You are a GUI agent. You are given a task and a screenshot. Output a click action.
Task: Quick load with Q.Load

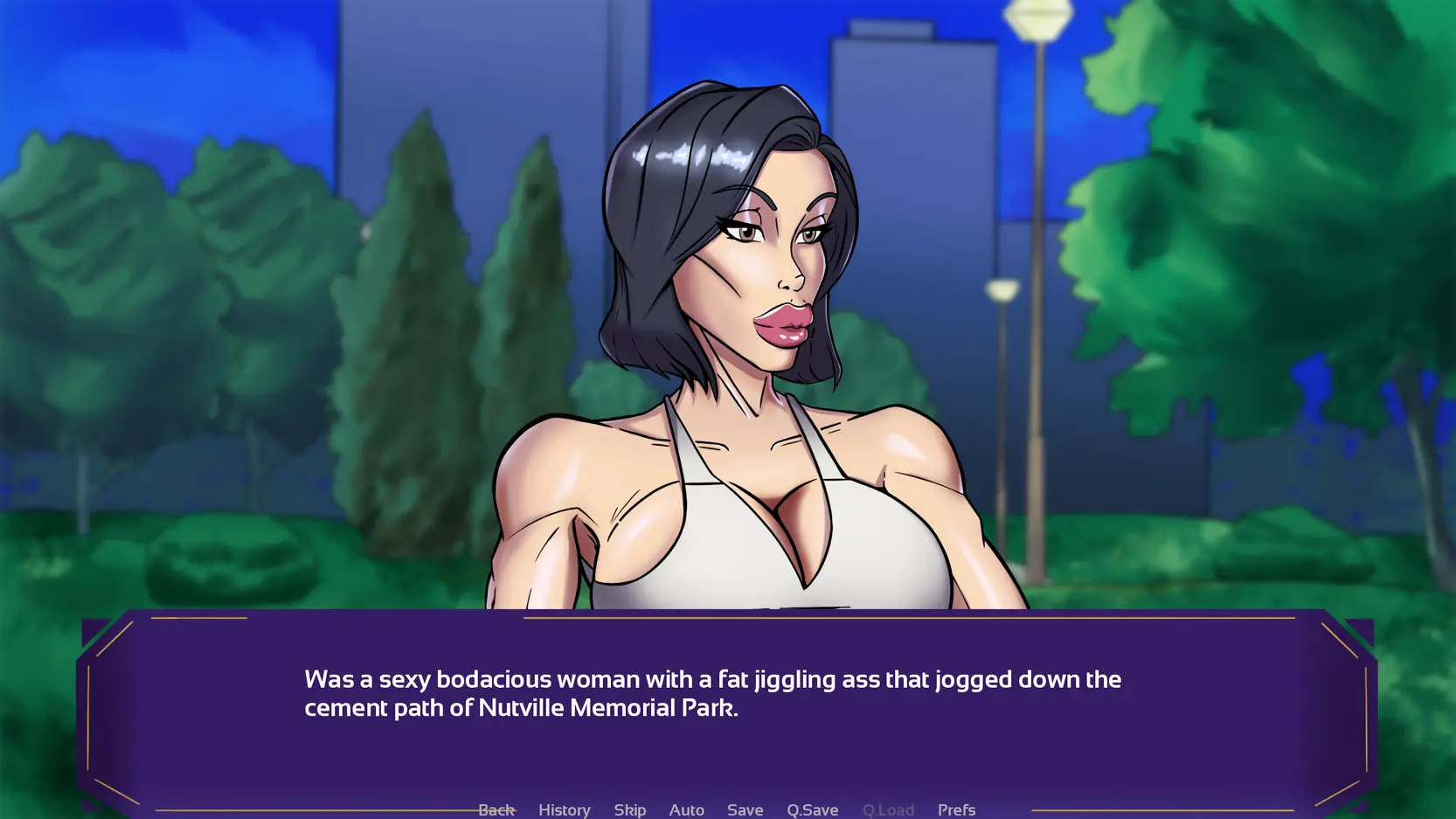point(888,809)
